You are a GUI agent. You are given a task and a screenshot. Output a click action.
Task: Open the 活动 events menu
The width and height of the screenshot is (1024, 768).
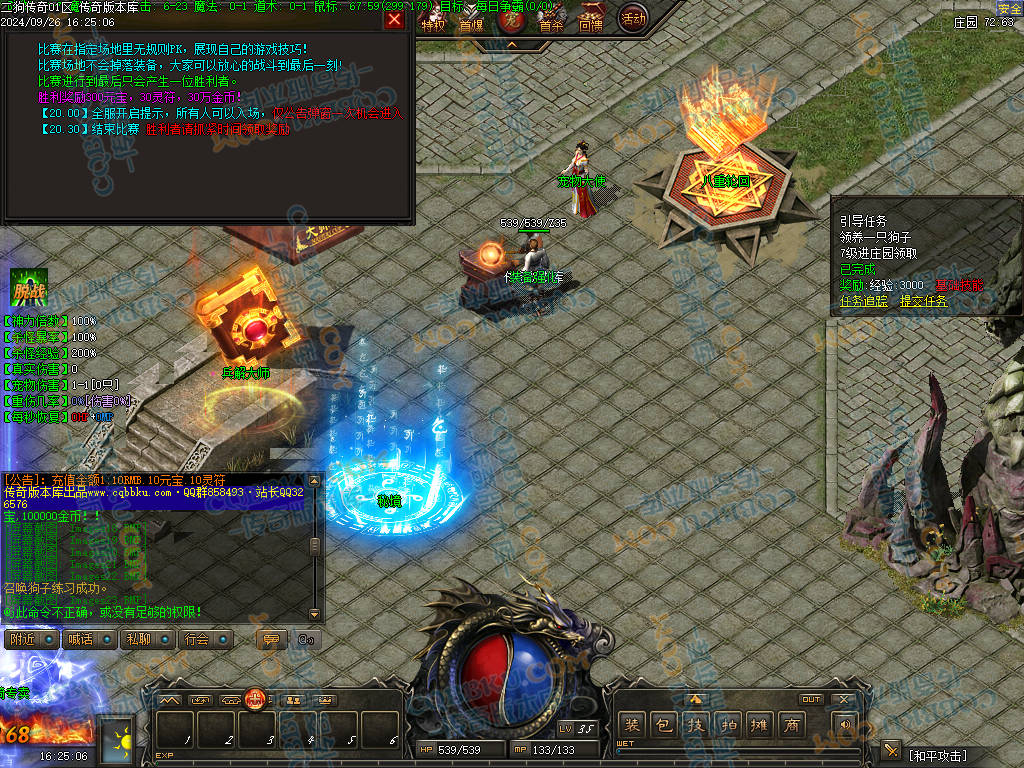633,18
